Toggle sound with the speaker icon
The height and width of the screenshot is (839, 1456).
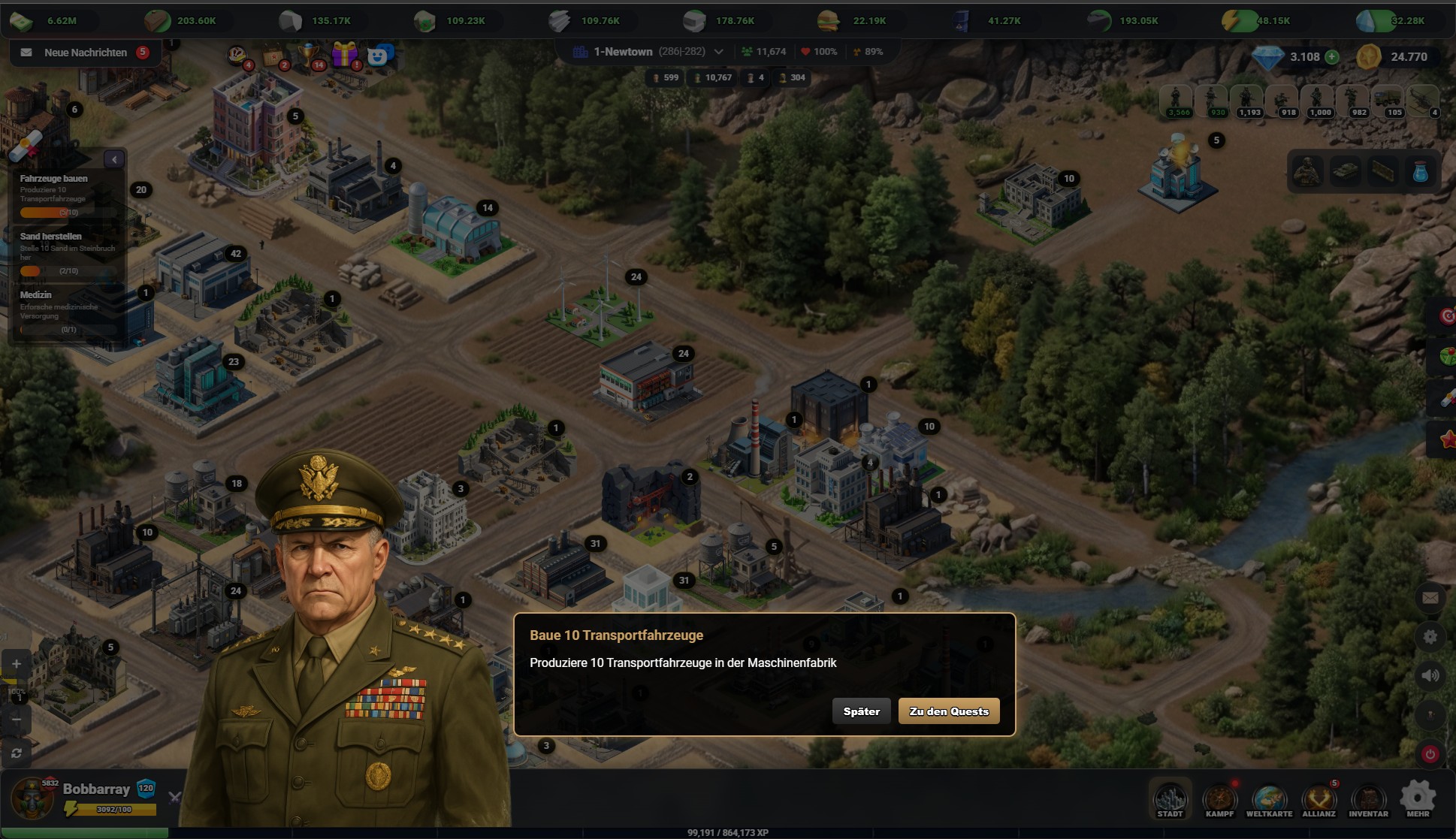pyautogui.click(x=1430, y=676)
